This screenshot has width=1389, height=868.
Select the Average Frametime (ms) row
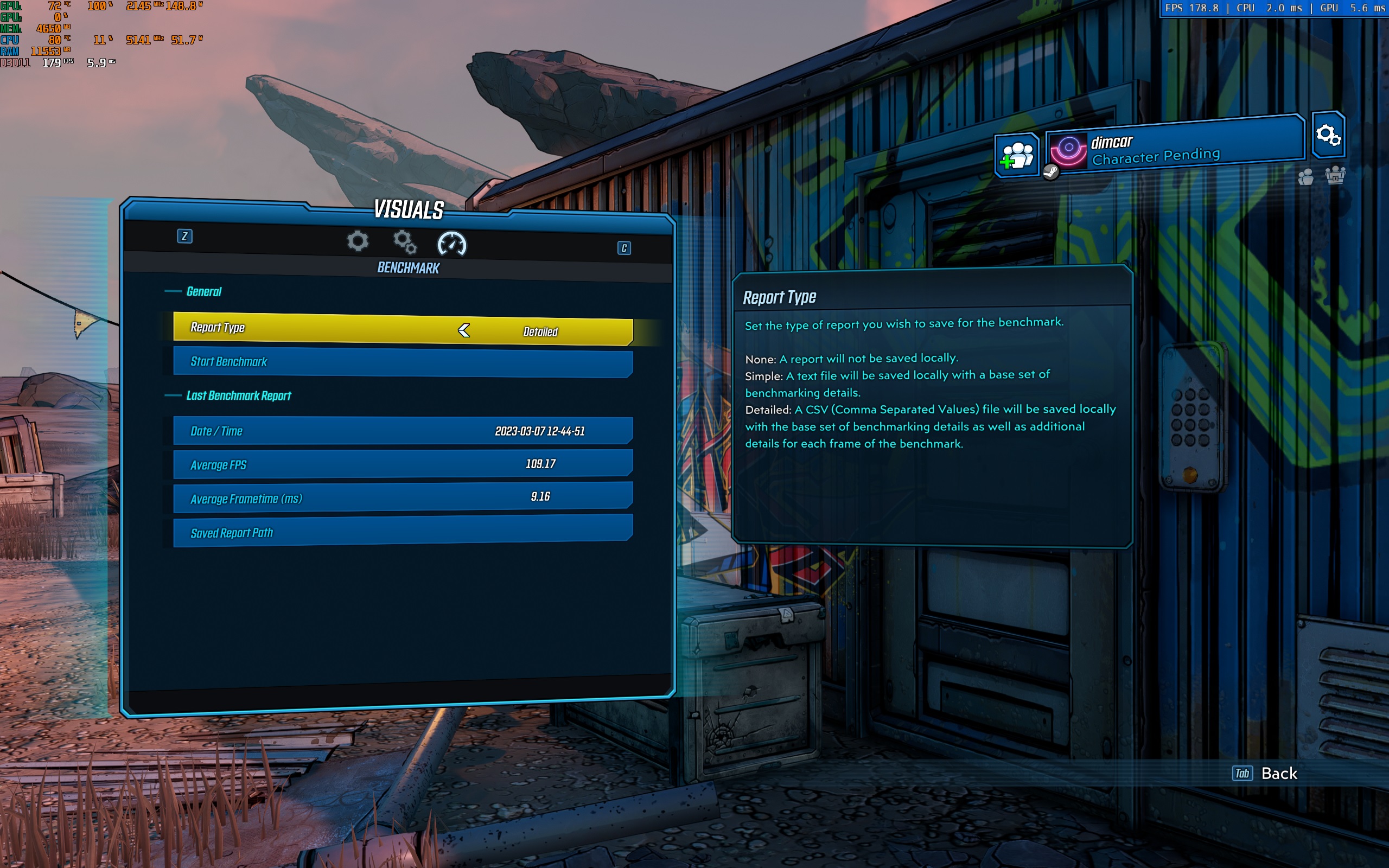tap(402, 497)
